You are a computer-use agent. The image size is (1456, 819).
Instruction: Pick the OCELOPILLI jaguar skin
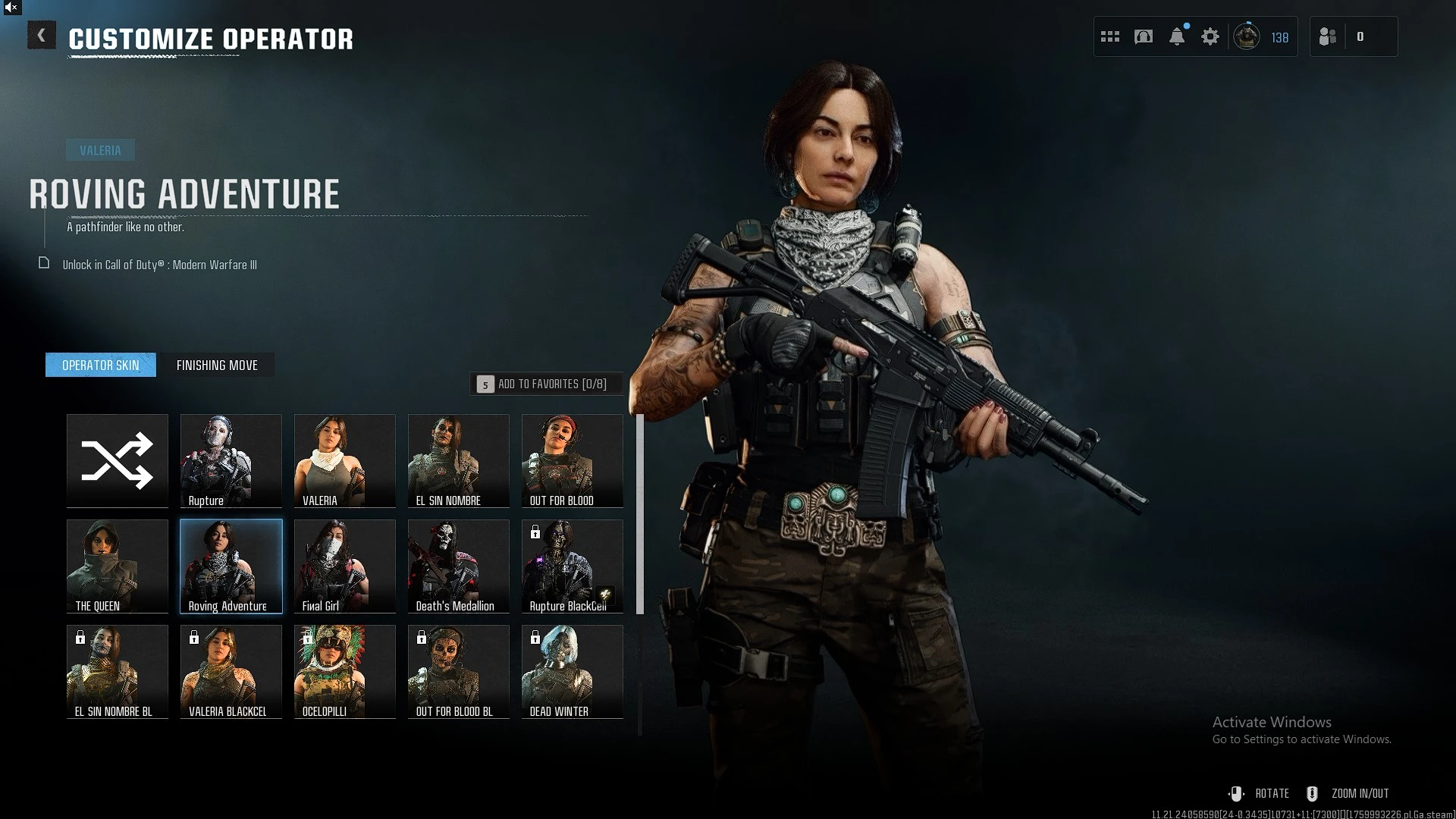click(345, 671)
